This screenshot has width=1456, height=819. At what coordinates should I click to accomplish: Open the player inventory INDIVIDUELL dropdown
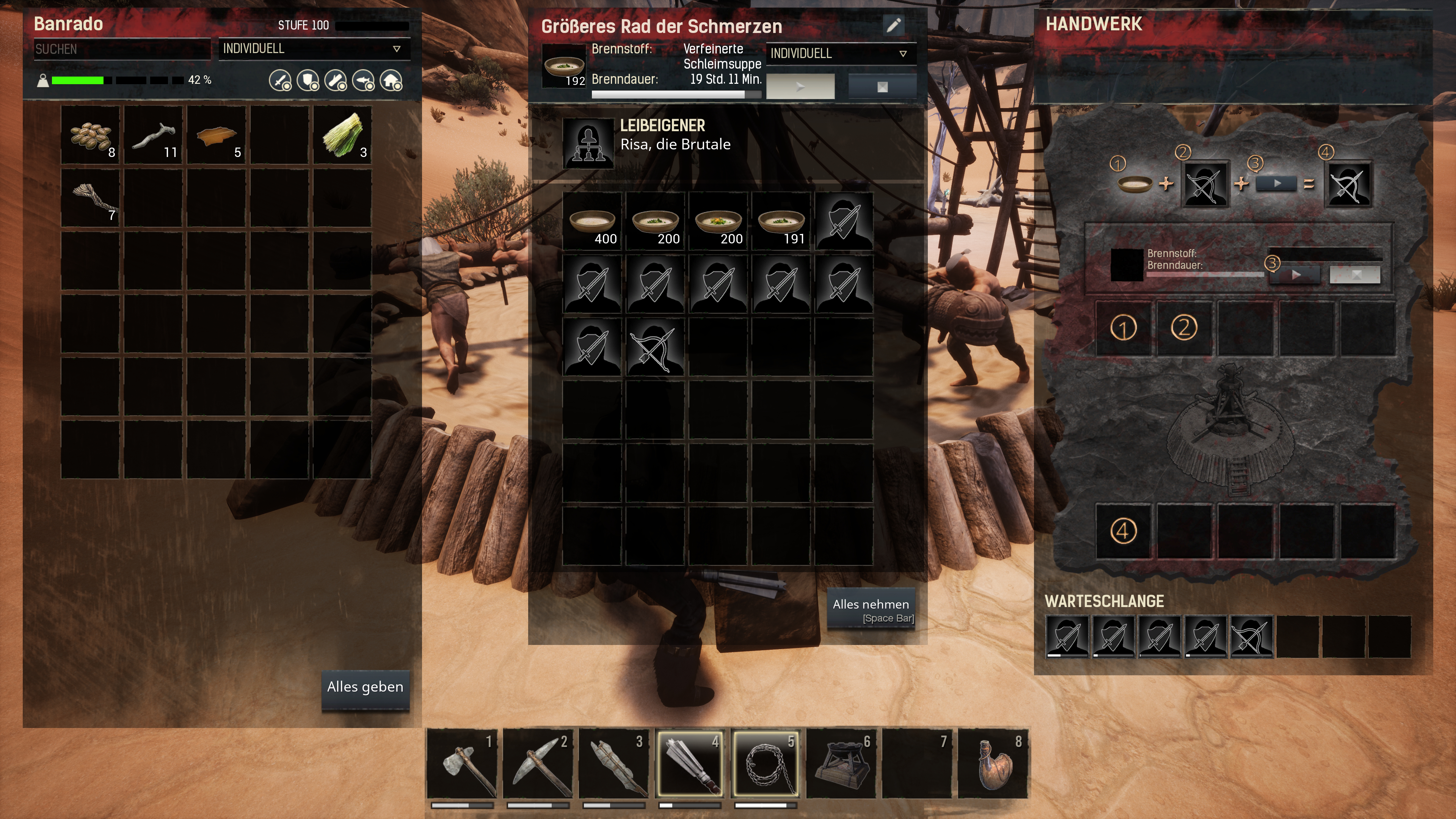(x=312, y=49)
